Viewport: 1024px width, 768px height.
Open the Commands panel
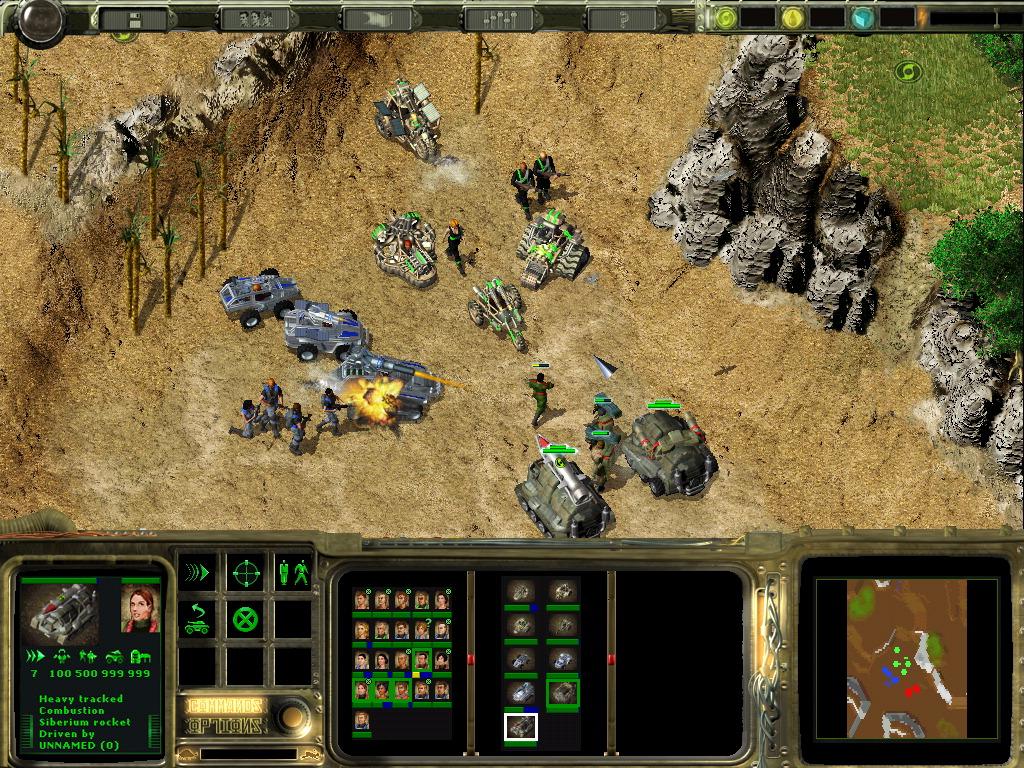point(227,706)
